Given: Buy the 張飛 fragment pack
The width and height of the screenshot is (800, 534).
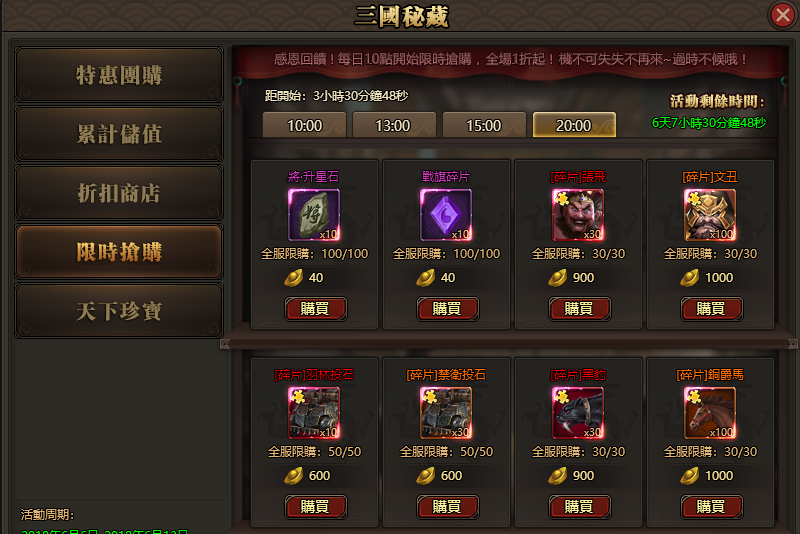Looking at the screenshot, I should (579, 308).
